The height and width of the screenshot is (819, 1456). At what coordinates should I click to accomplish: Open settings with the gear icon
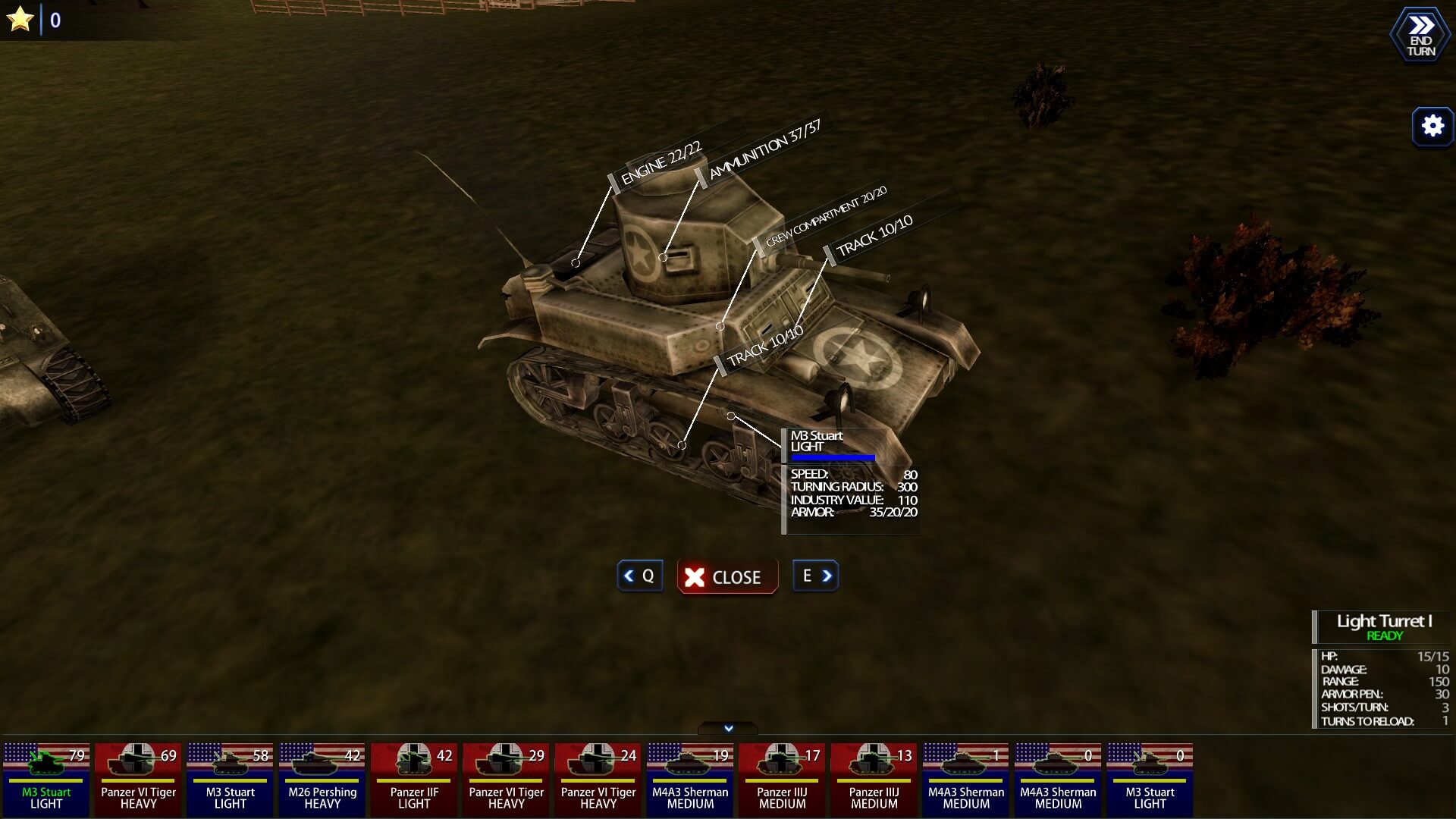pyautogui.click(x=1432, y=126)
